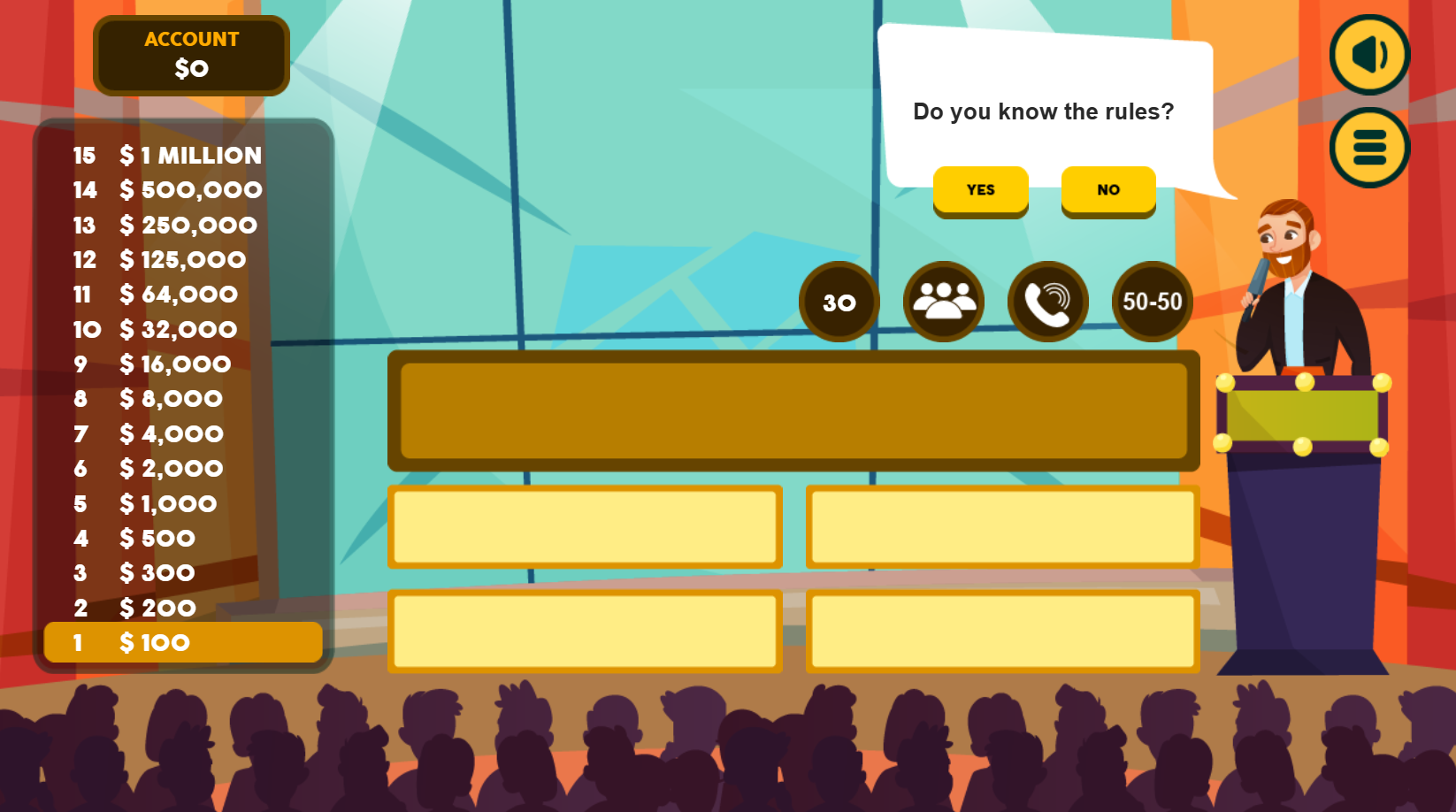Open the hamburger menu button

click(1369, 148)
